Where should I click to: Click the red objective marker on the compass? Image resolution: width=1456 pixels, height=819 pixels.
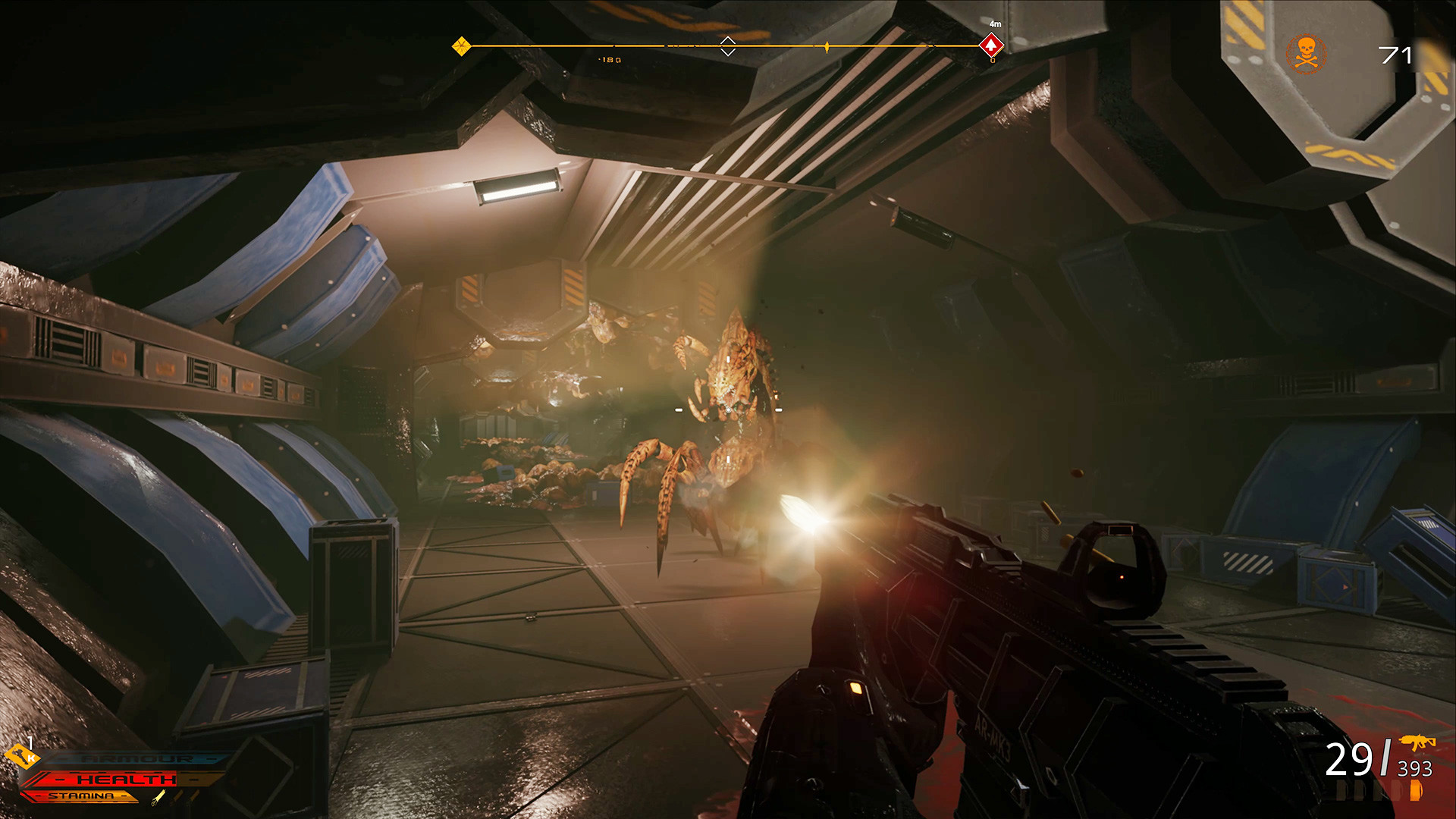[991, 45]
